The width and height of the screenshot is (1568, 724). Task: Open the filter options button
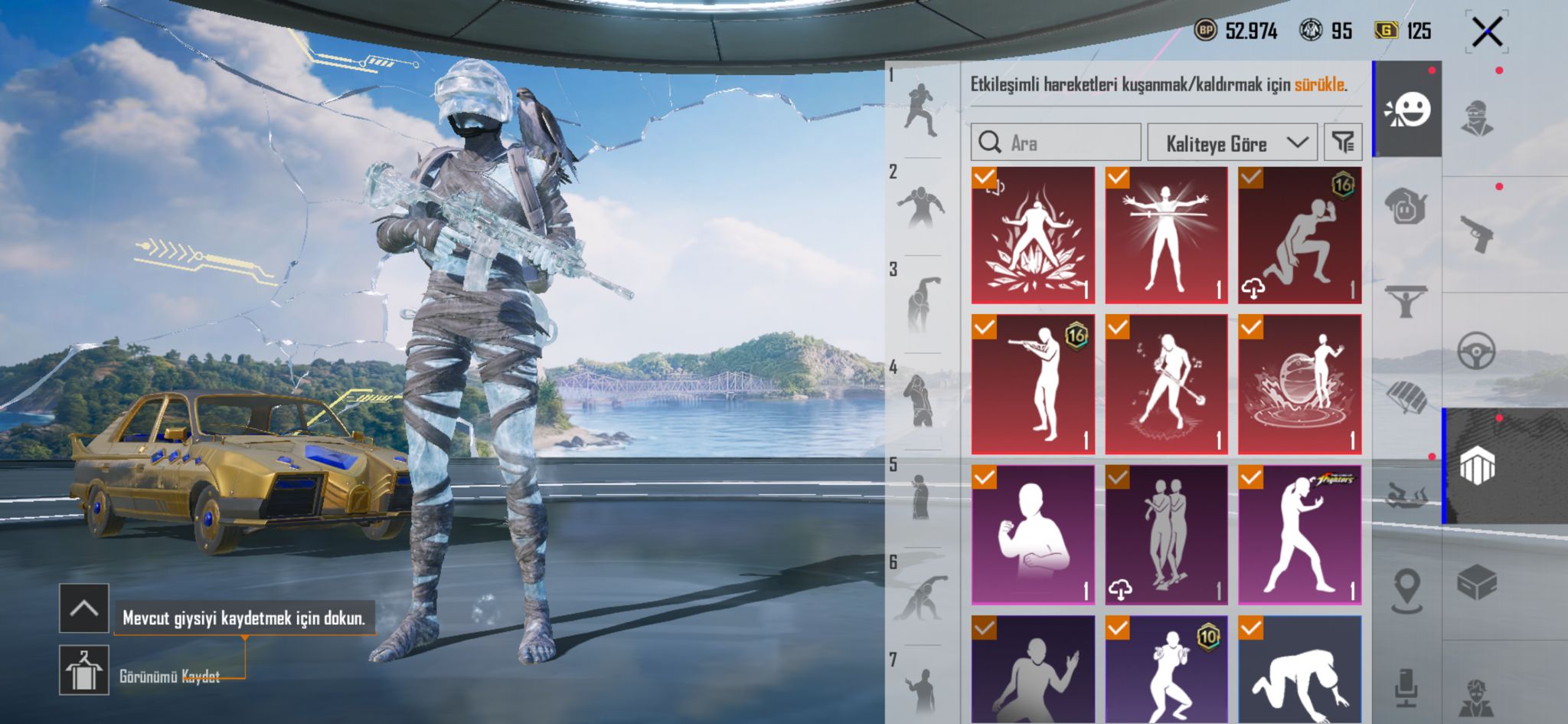(1343, 143)
